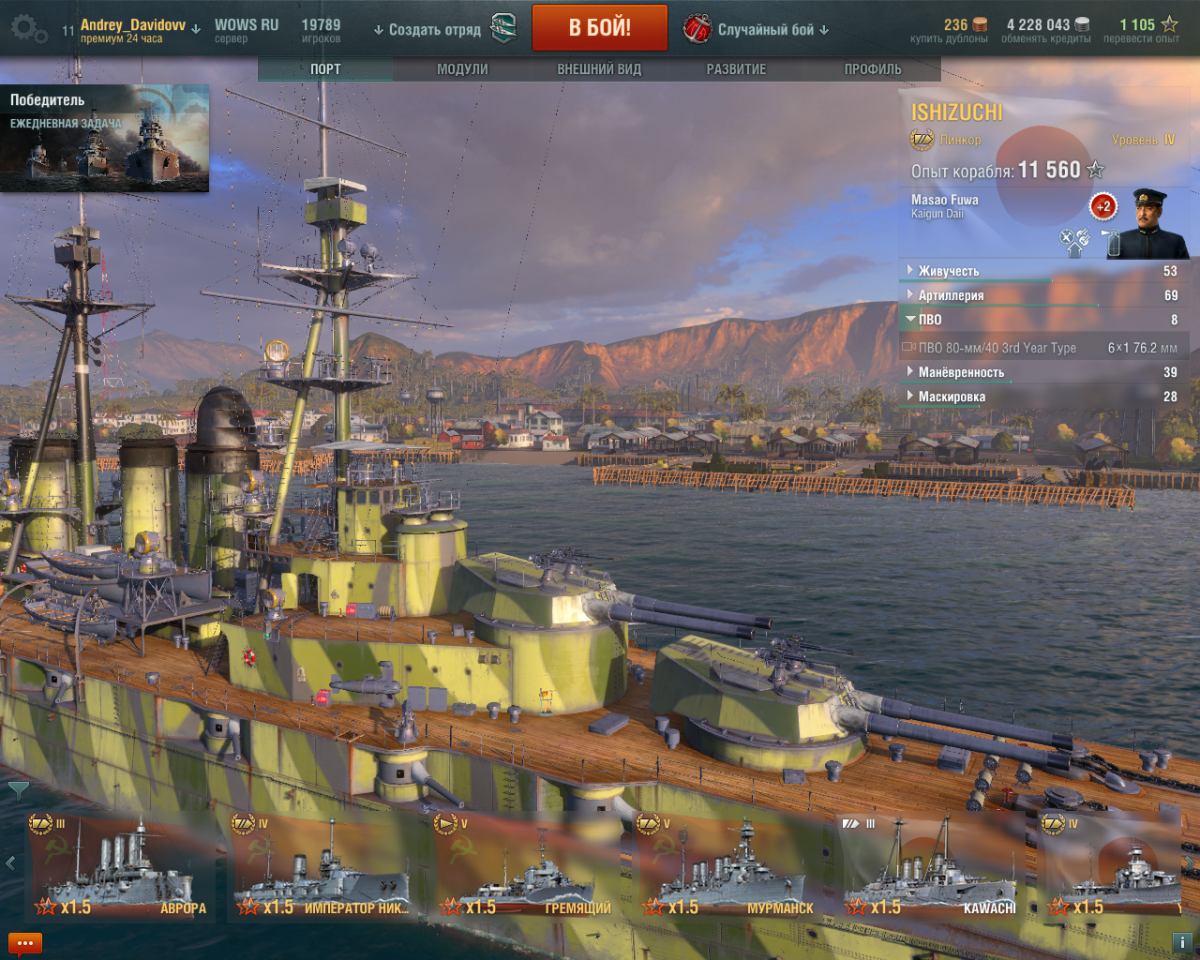Select the ПОРТ tab
Image resolution: width=1200 pixels, height=960 pixels.
[x=325, y=69]
